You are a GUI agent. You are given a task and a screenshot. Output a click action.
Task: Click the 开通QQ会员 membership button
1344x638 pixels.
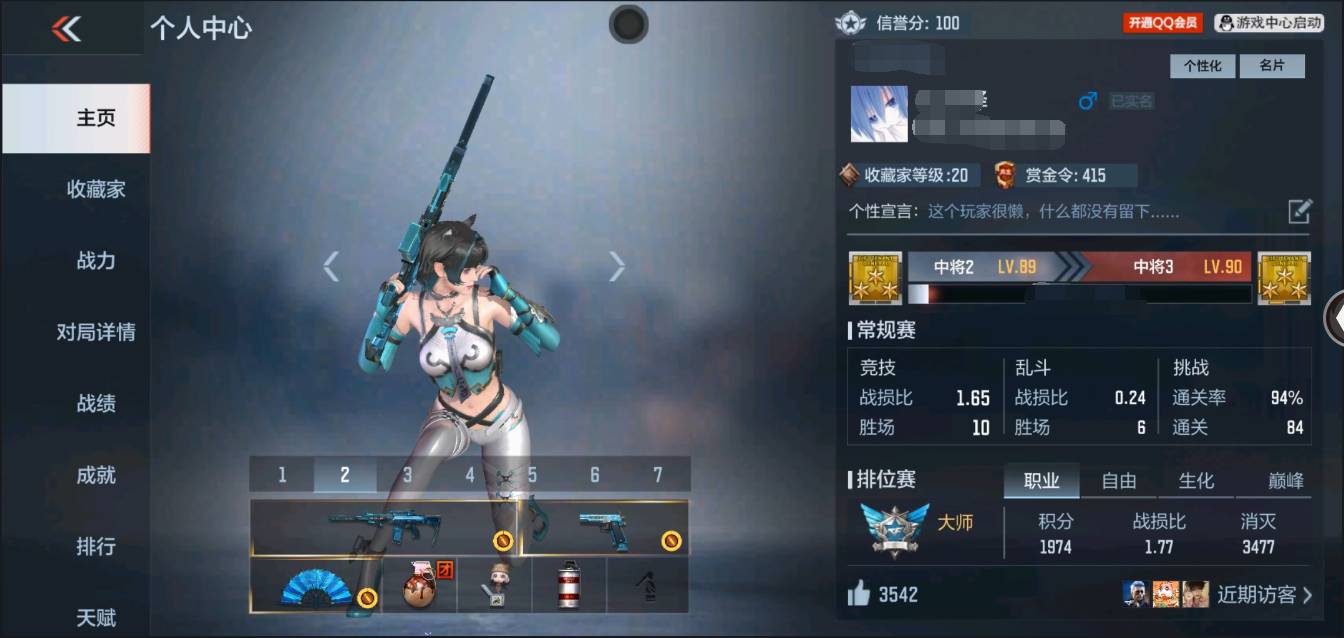[x=1162, y=23]
